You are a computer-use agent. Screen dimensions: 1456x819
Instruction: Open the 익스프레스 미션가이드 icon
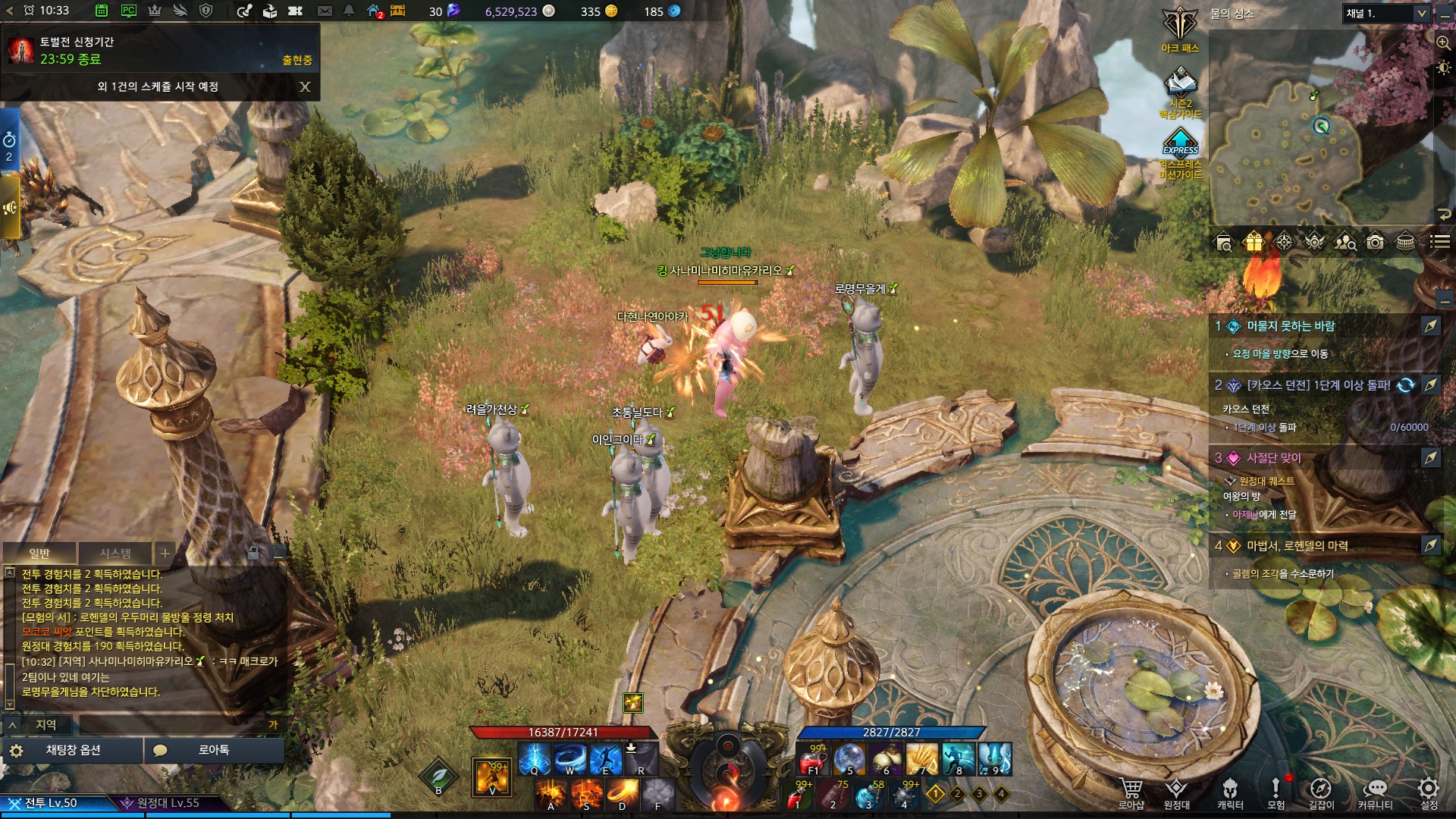pos(1181,152)
